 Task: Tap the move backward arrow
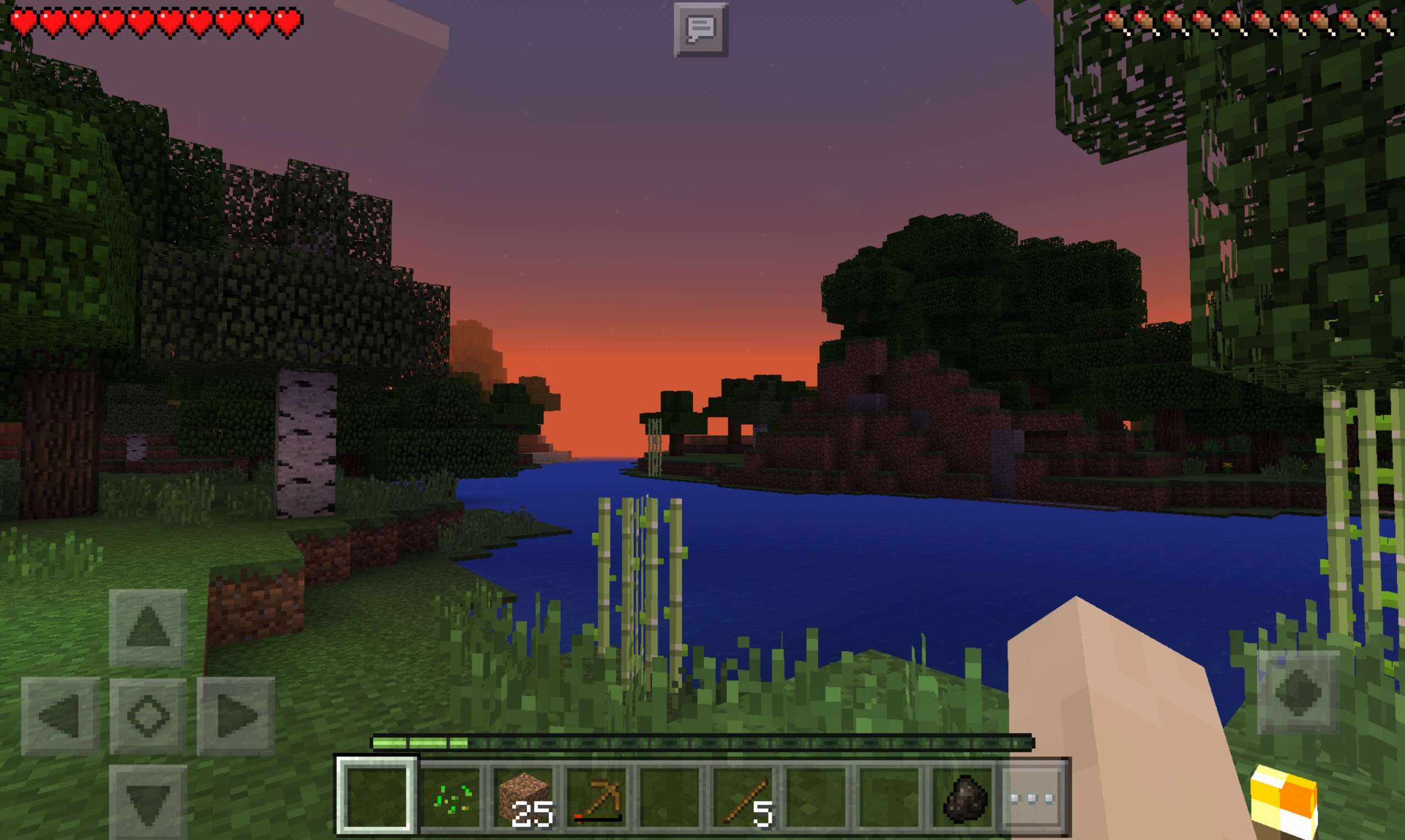pyautogui.click(x=148, y=802)
